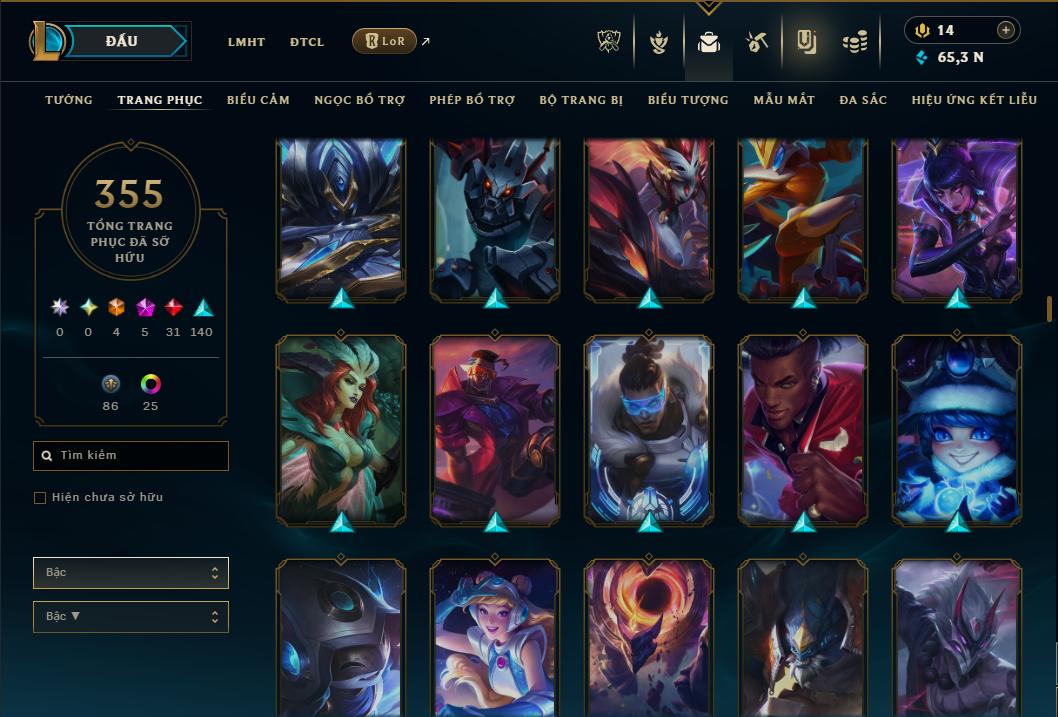Open the ĐA SẮC chromas tab

pos(863,100)
